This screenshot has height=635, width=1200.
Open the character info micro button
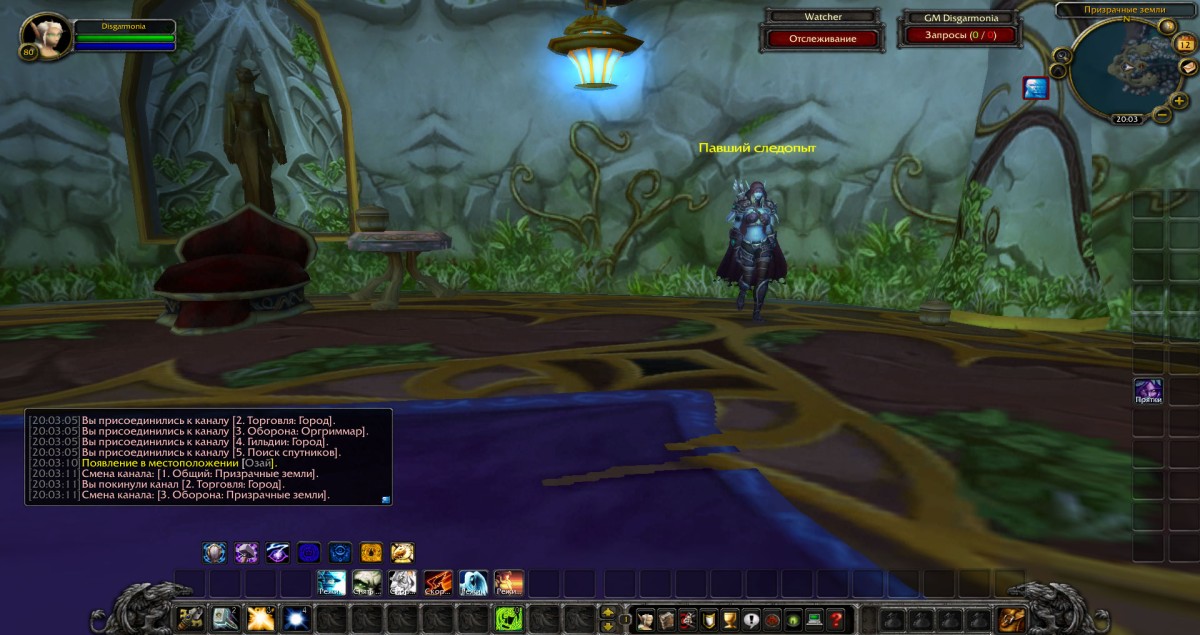tap(645, 619)
